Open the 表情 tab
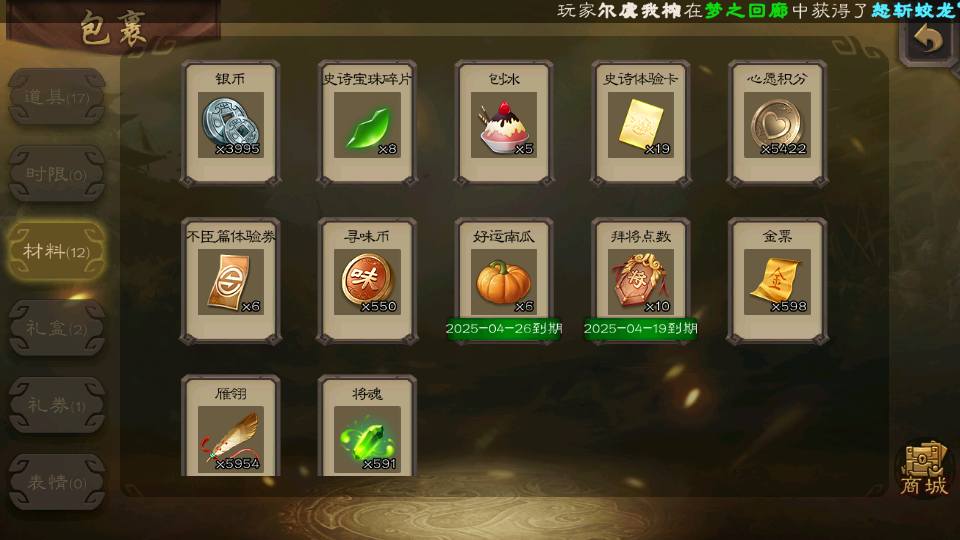The image size is (960, 540). point(56,482)
